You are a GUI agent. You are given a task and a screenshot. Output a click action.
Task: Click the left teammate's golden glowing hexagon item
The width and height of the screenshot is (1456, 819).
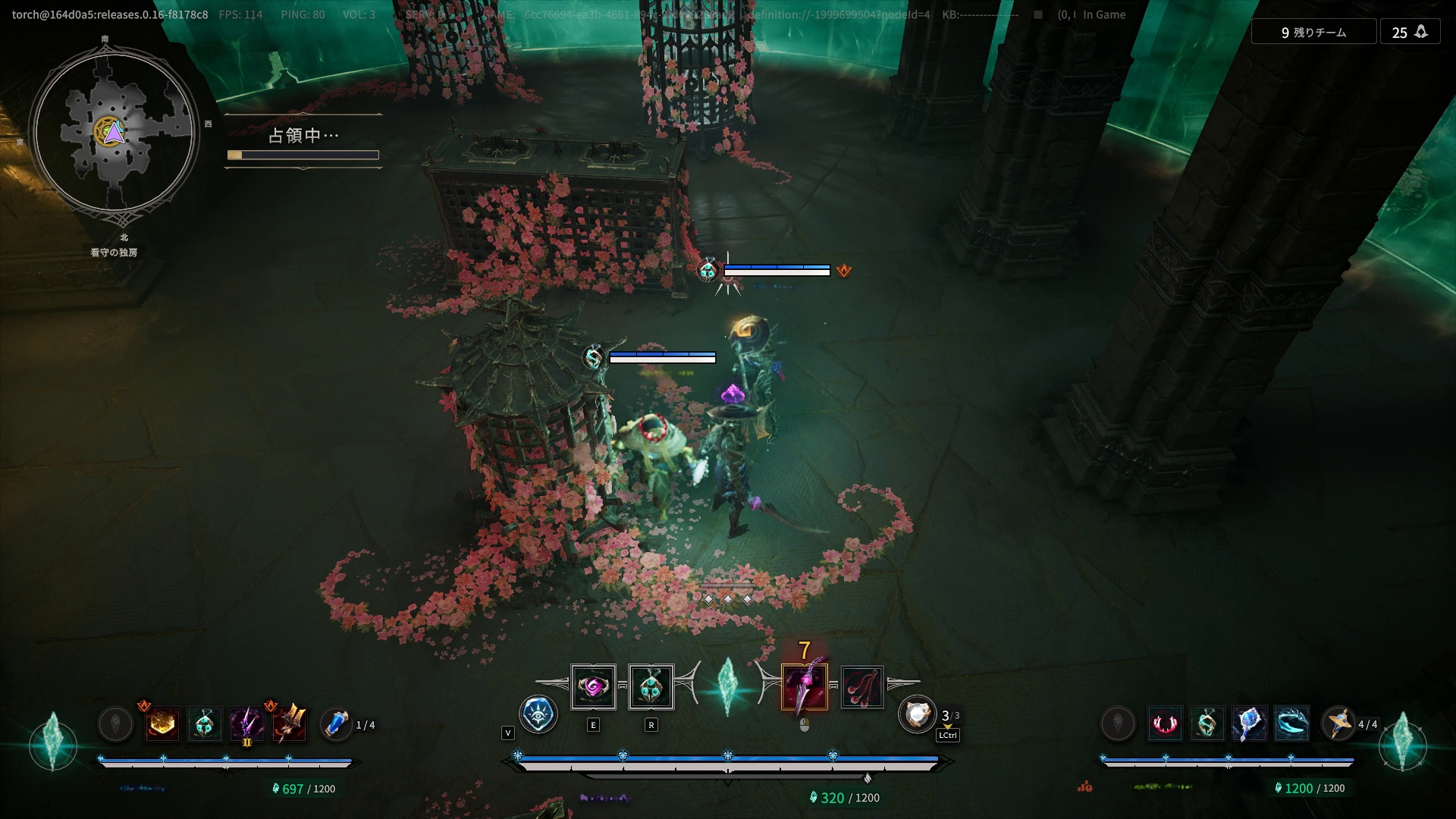coord(162,724)
